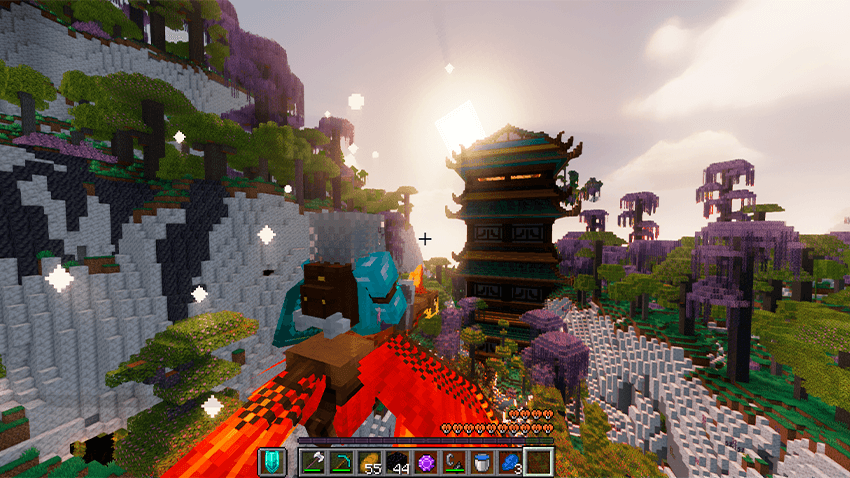
Task: Choose the bread stack of 55
Action: 370,462
